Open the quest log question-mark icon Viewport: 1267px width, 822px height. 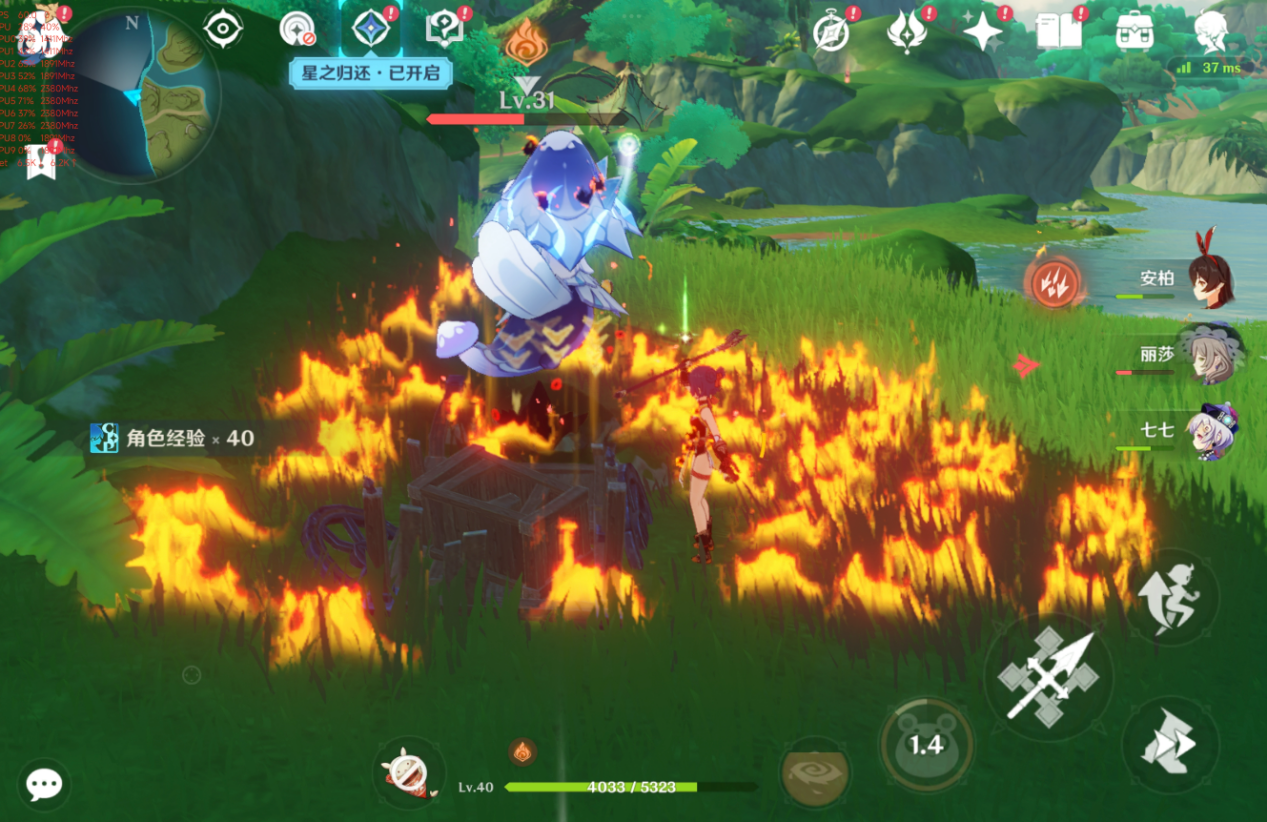click(x=444, y=30)
